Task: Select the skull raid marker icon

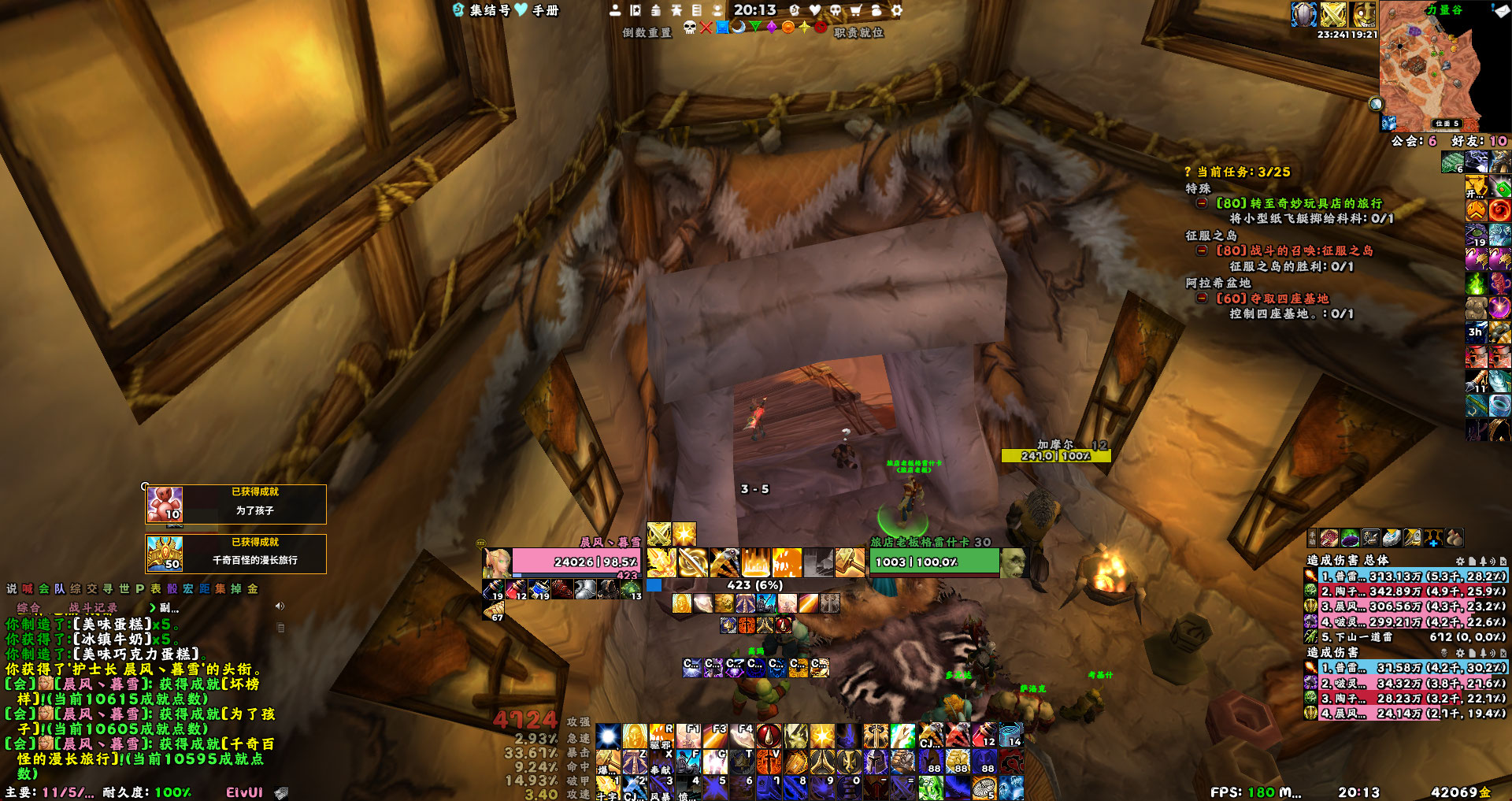Action: coord(690,28)
